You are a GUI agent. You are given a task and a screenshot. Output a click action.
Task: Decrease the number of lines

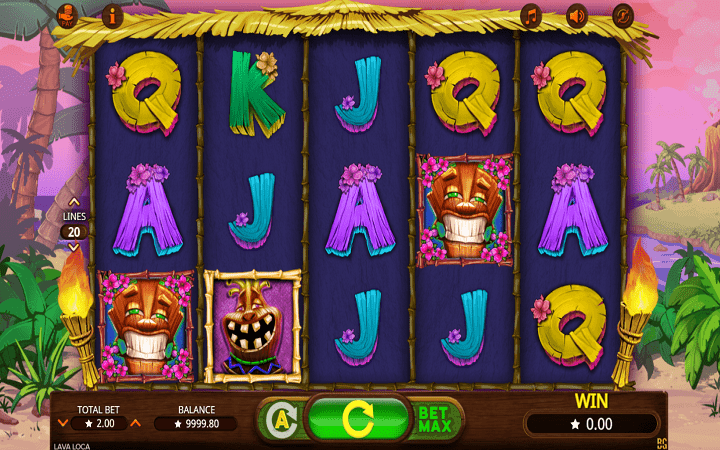[73, 245]
